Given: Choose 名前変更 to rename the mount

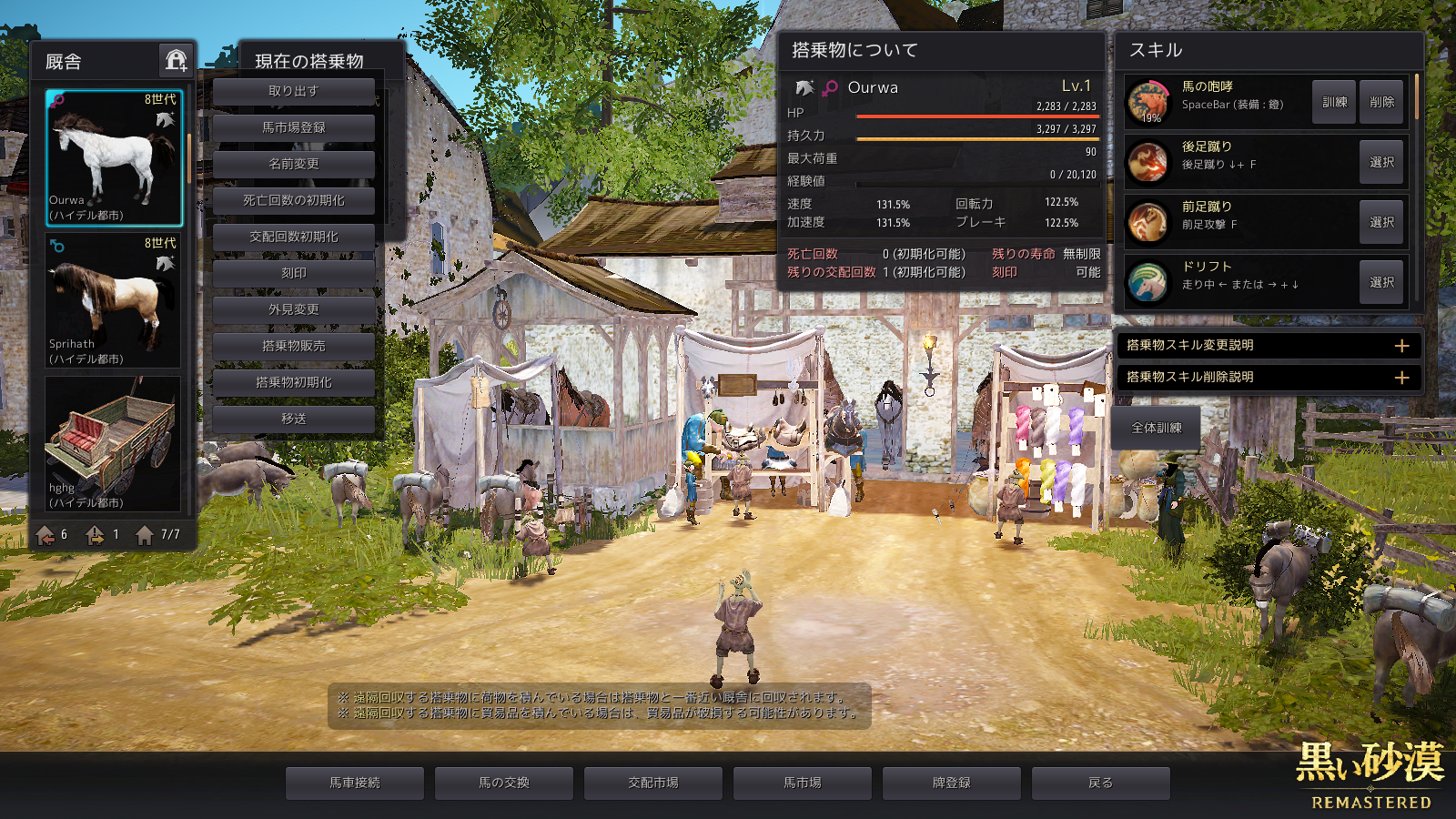Looking at the screenshot, I should point(293,164).
